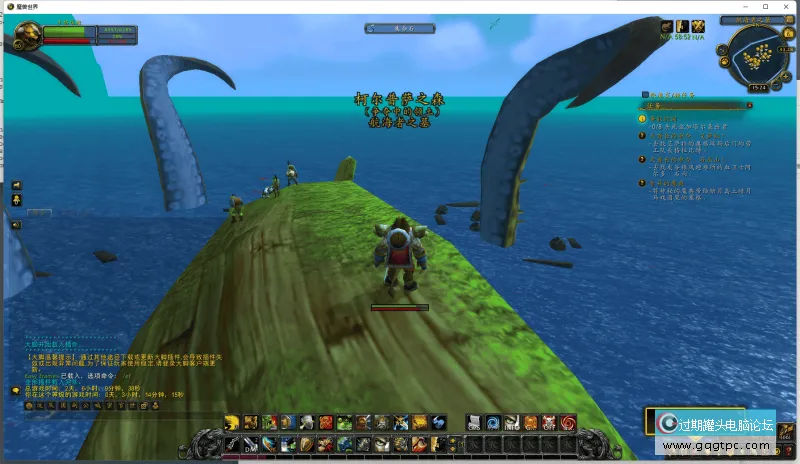Click the zone name bar above minimap
800x464 pixels.
[x=755, y=19]
